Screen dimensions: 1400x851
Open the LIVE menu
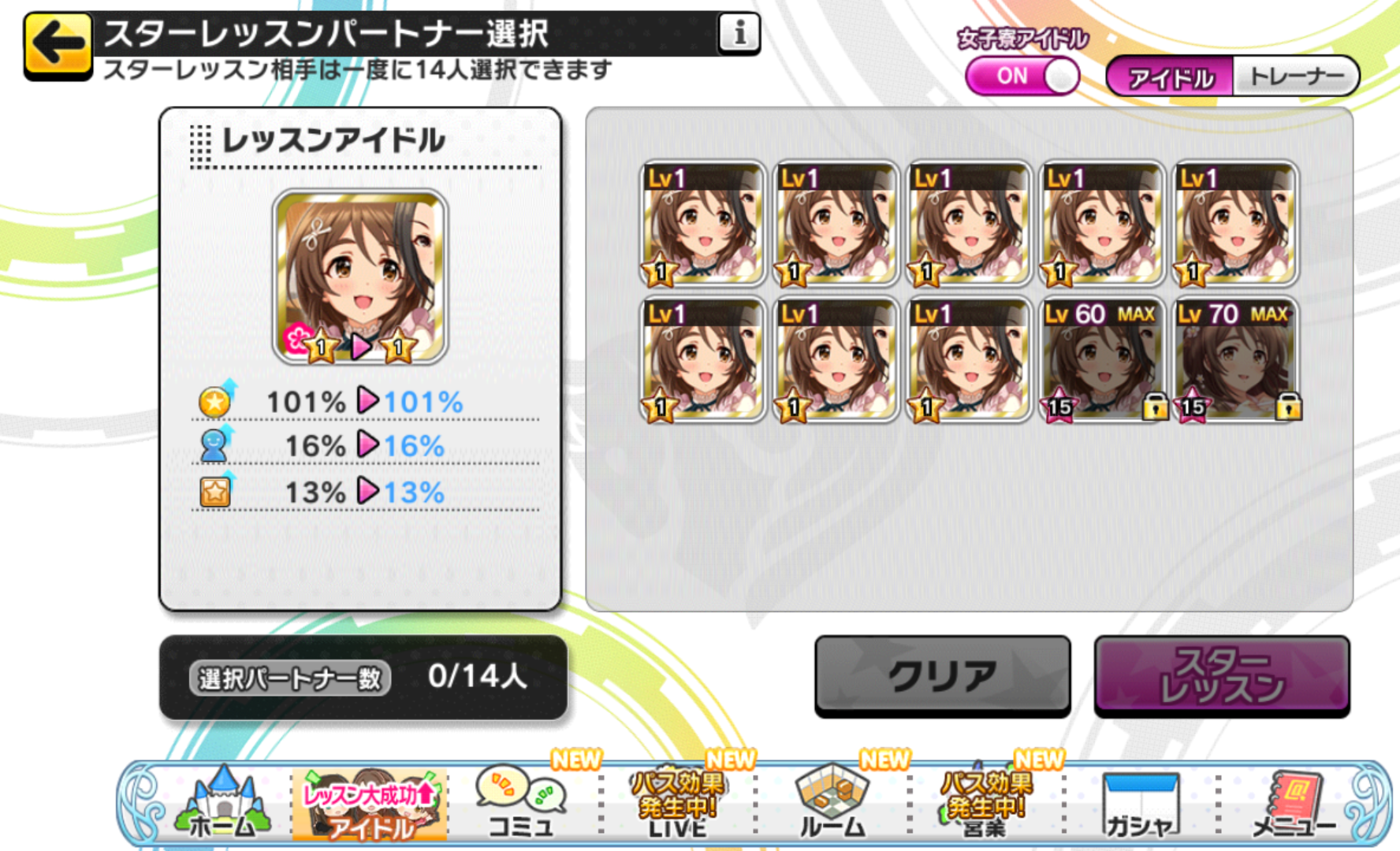(677, 805)
